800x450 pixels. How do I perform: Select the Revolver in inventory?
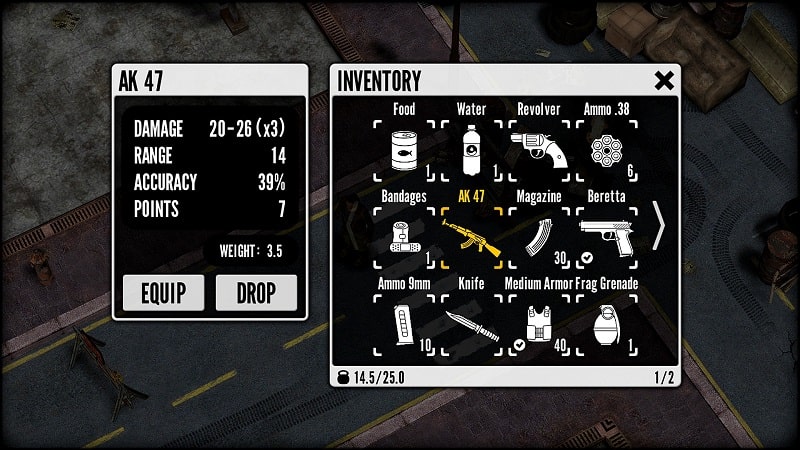[x=539, y=151]
